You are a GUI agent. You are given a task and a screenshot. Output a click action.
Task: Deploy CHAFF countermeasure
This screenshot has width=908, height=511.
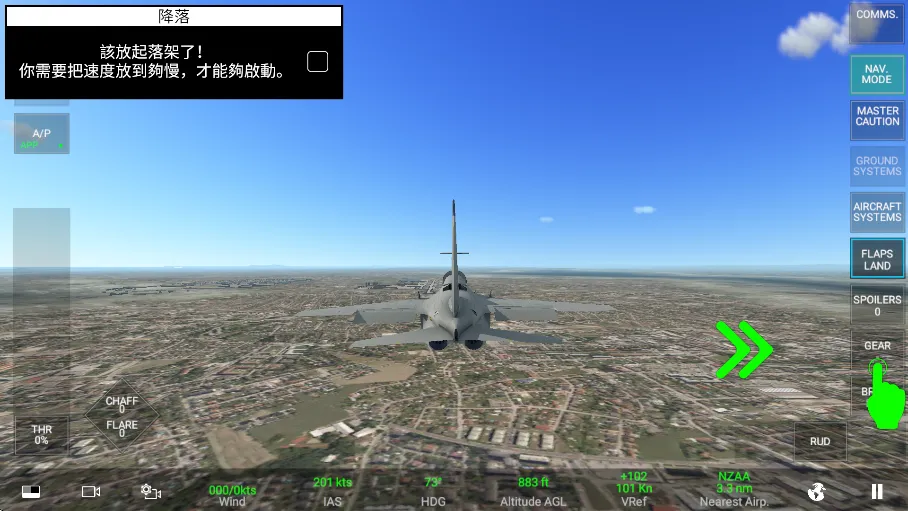[x=122, y=404]
